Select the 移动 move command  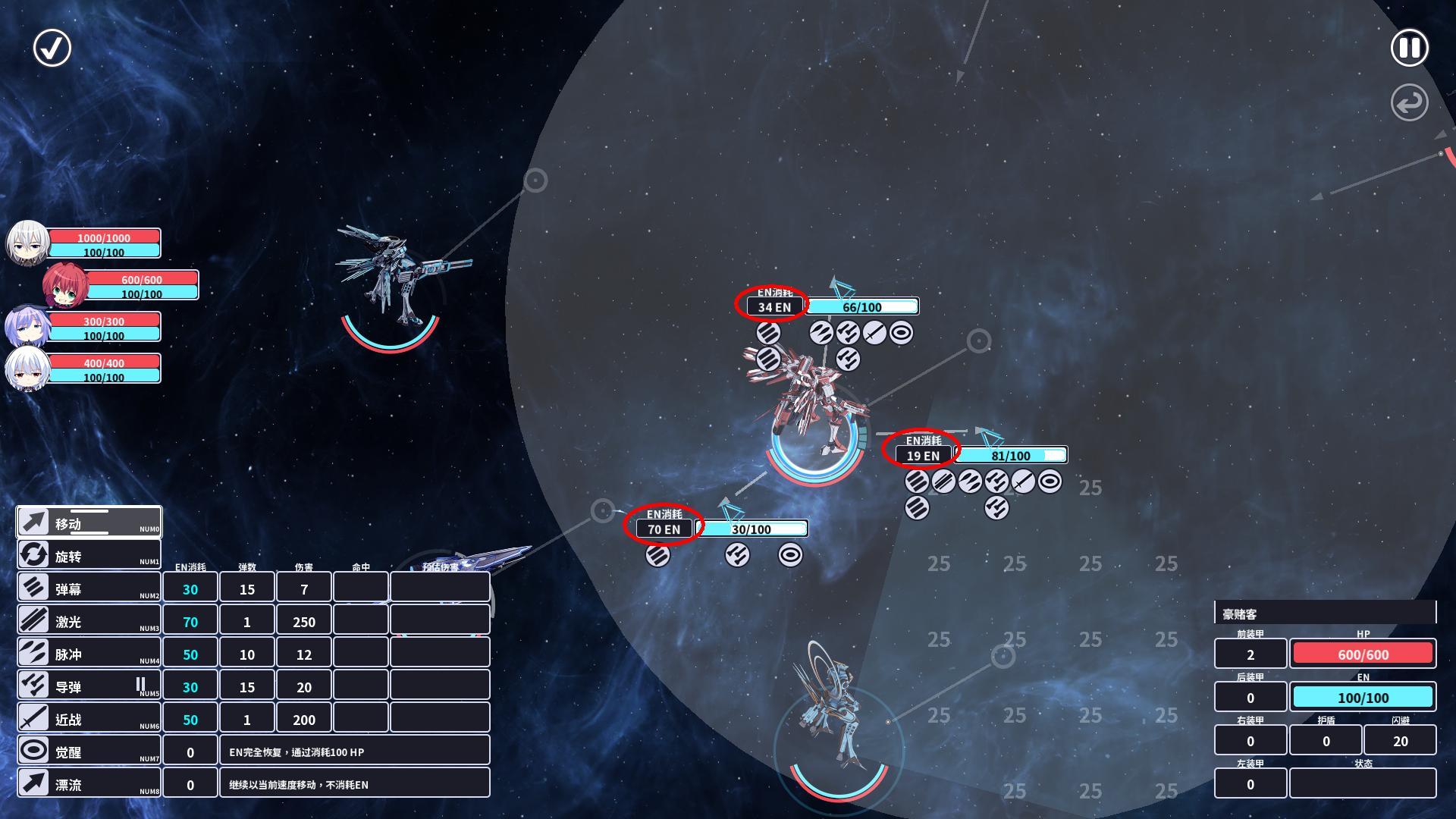pos(89,522)
